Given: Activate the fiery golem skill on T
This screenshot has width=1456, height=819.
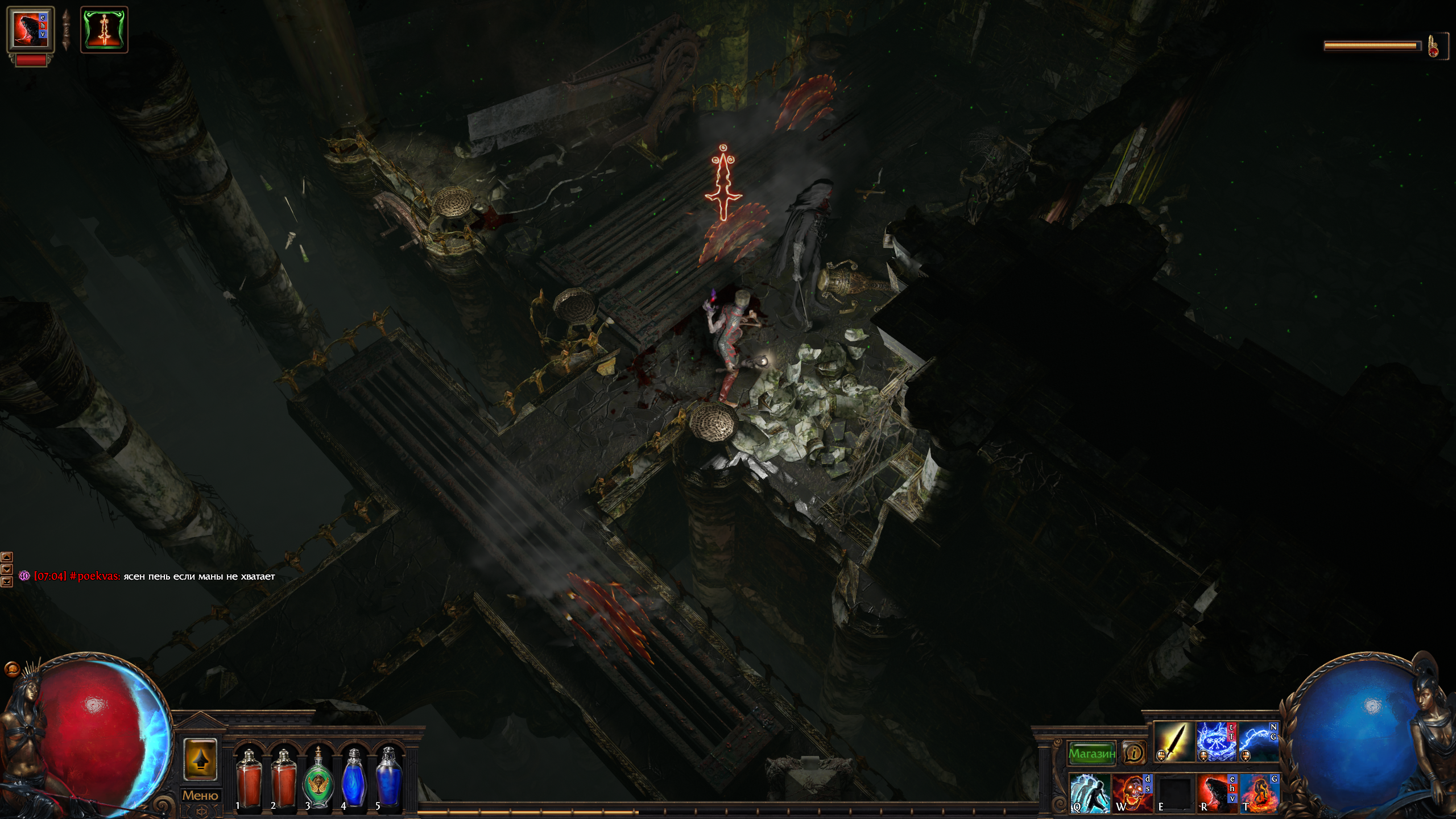Looking at the screenshot, I should (x=1259, y=792).
